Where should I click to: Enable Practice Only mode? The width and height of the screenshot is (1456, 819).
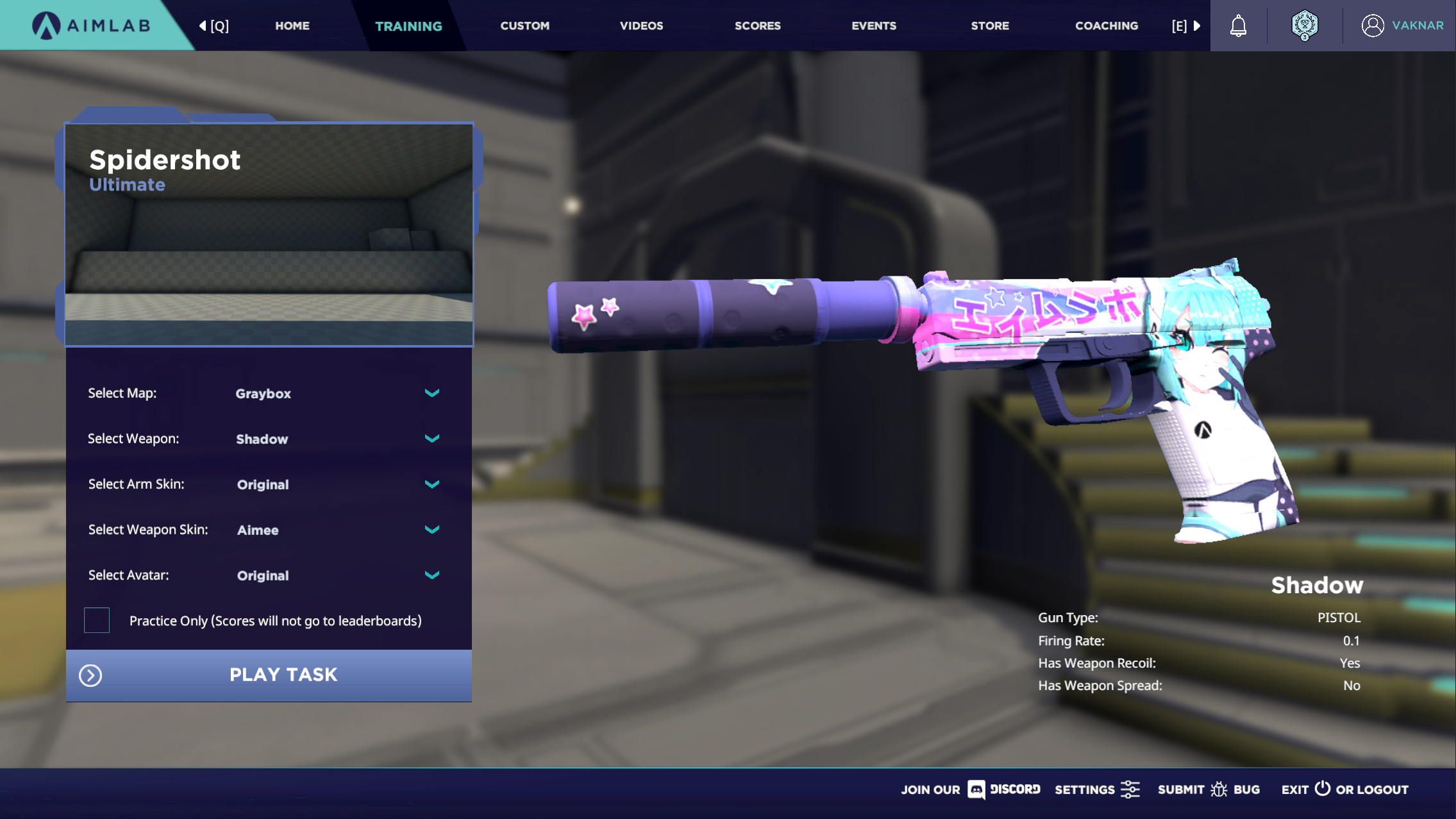96,620
